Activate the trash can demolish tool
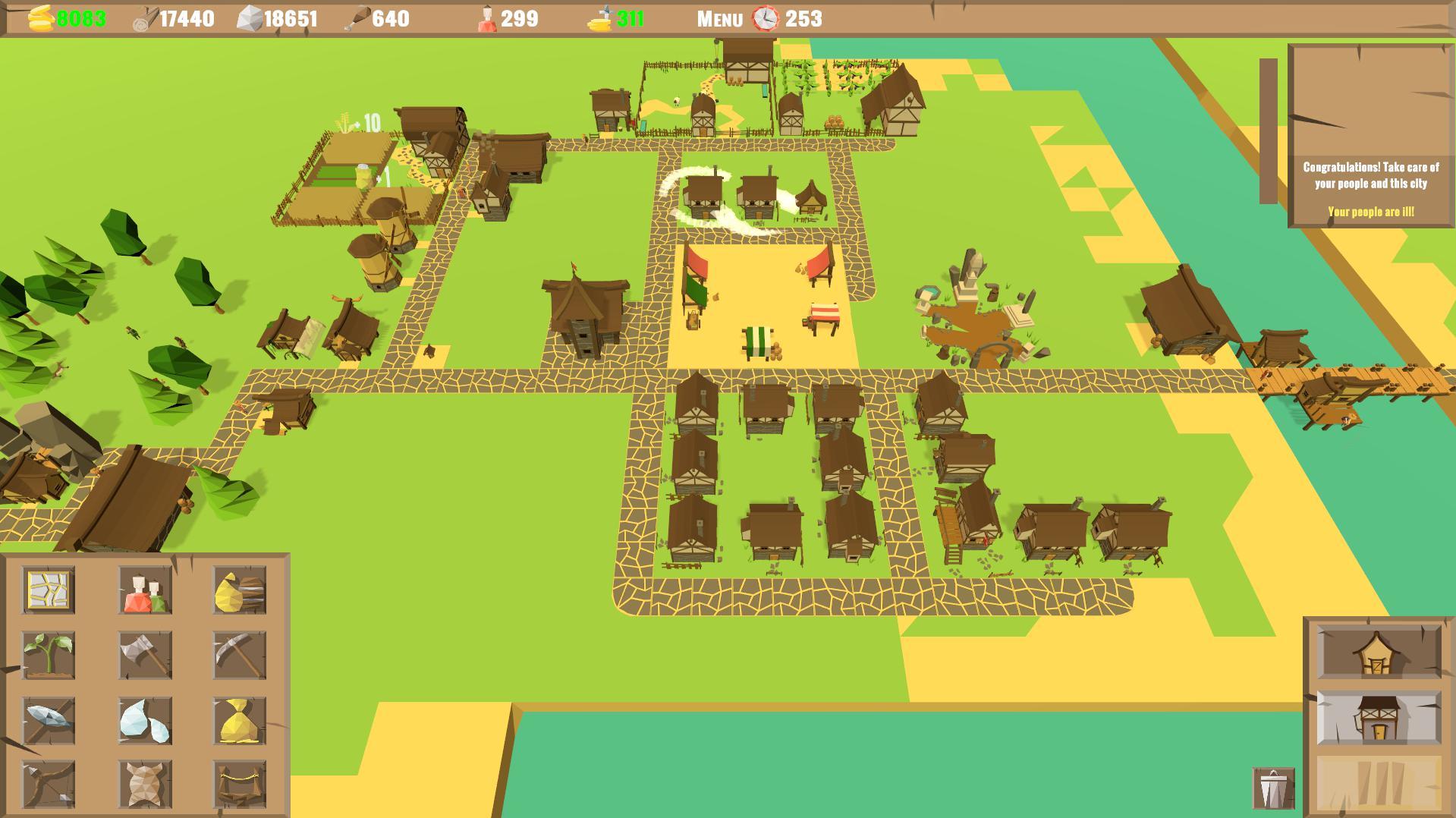 (x=1273, y=788)
